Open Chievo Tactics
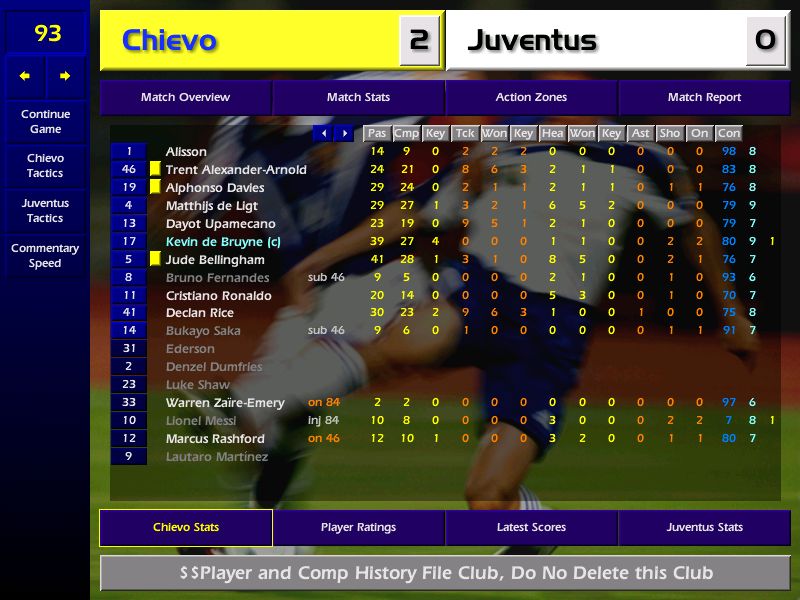800x600 pixels. tap(45, 166)
